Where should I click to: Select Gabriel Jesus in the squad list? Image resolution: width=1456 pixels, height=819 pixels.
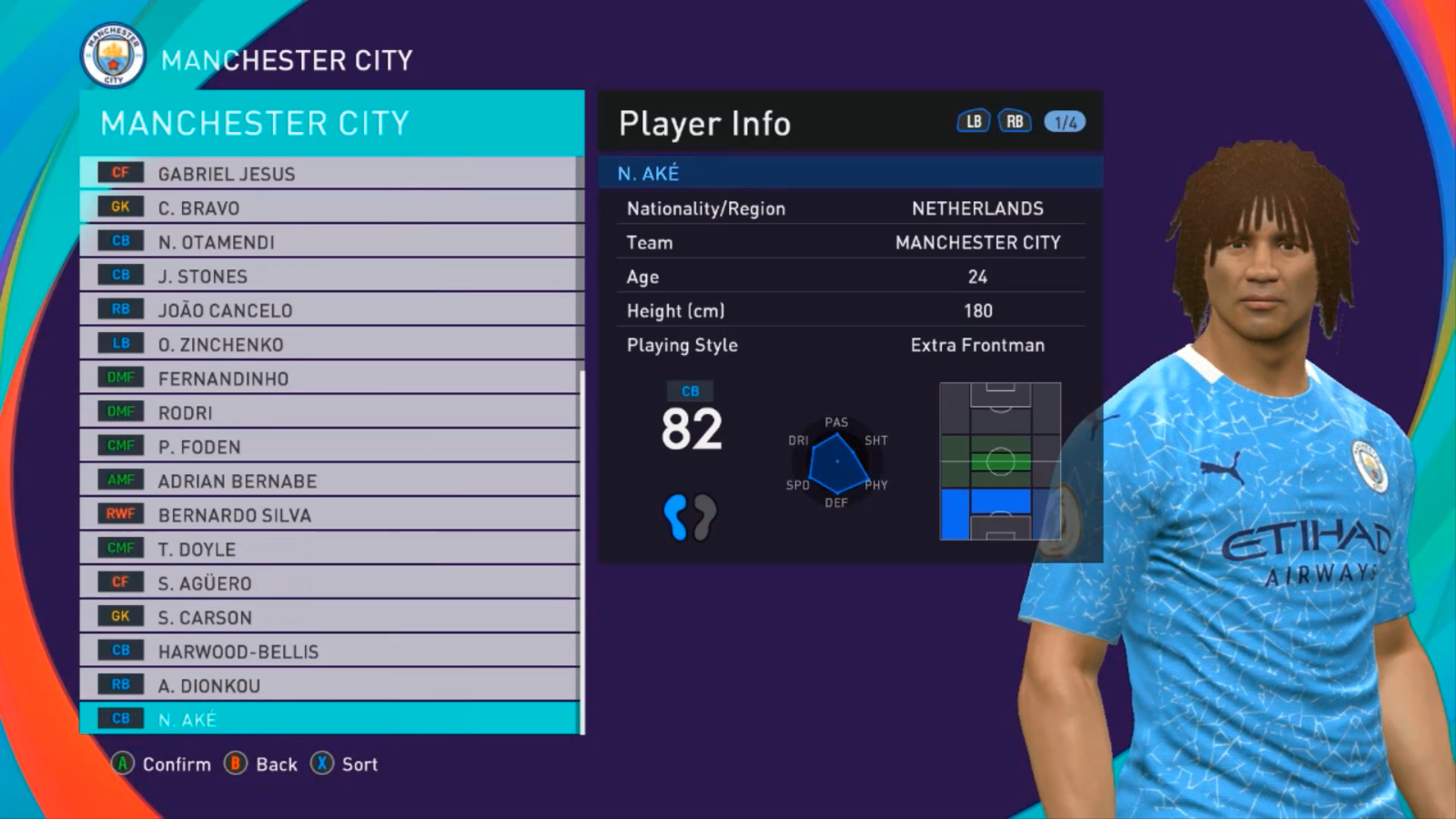328,173
